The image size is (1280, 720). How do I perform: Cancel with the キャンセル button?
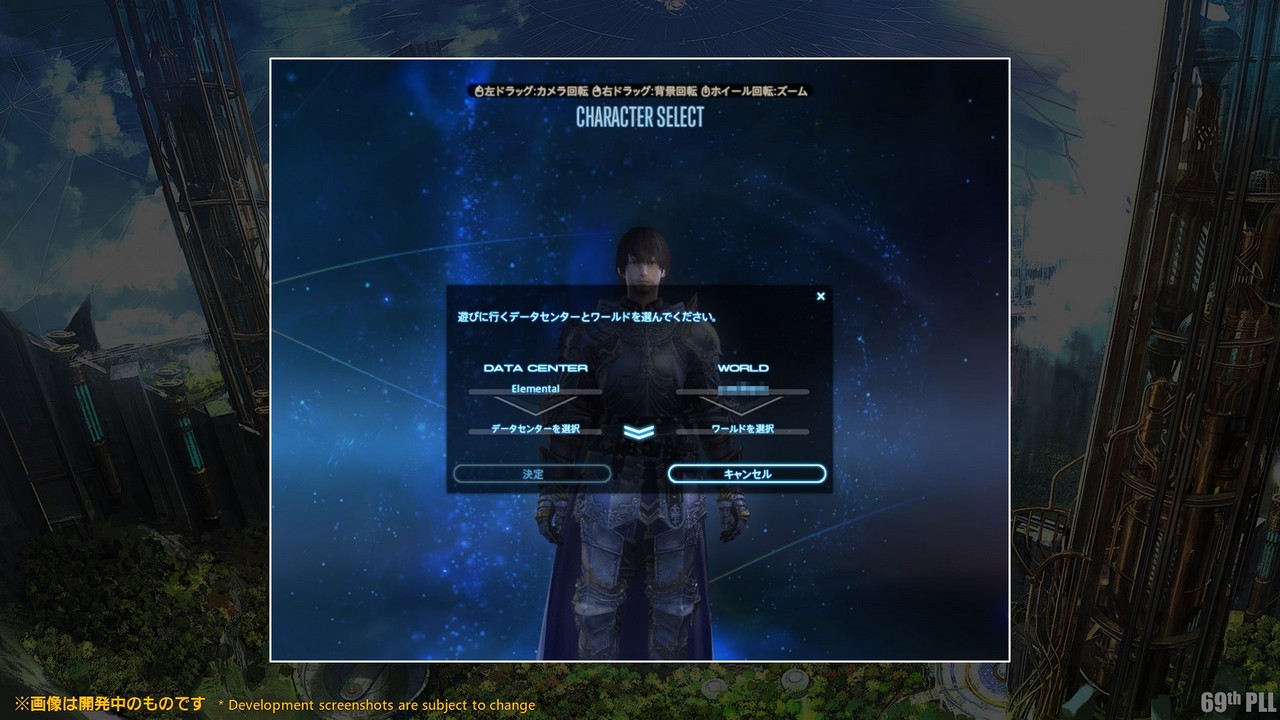coord(747,474)
